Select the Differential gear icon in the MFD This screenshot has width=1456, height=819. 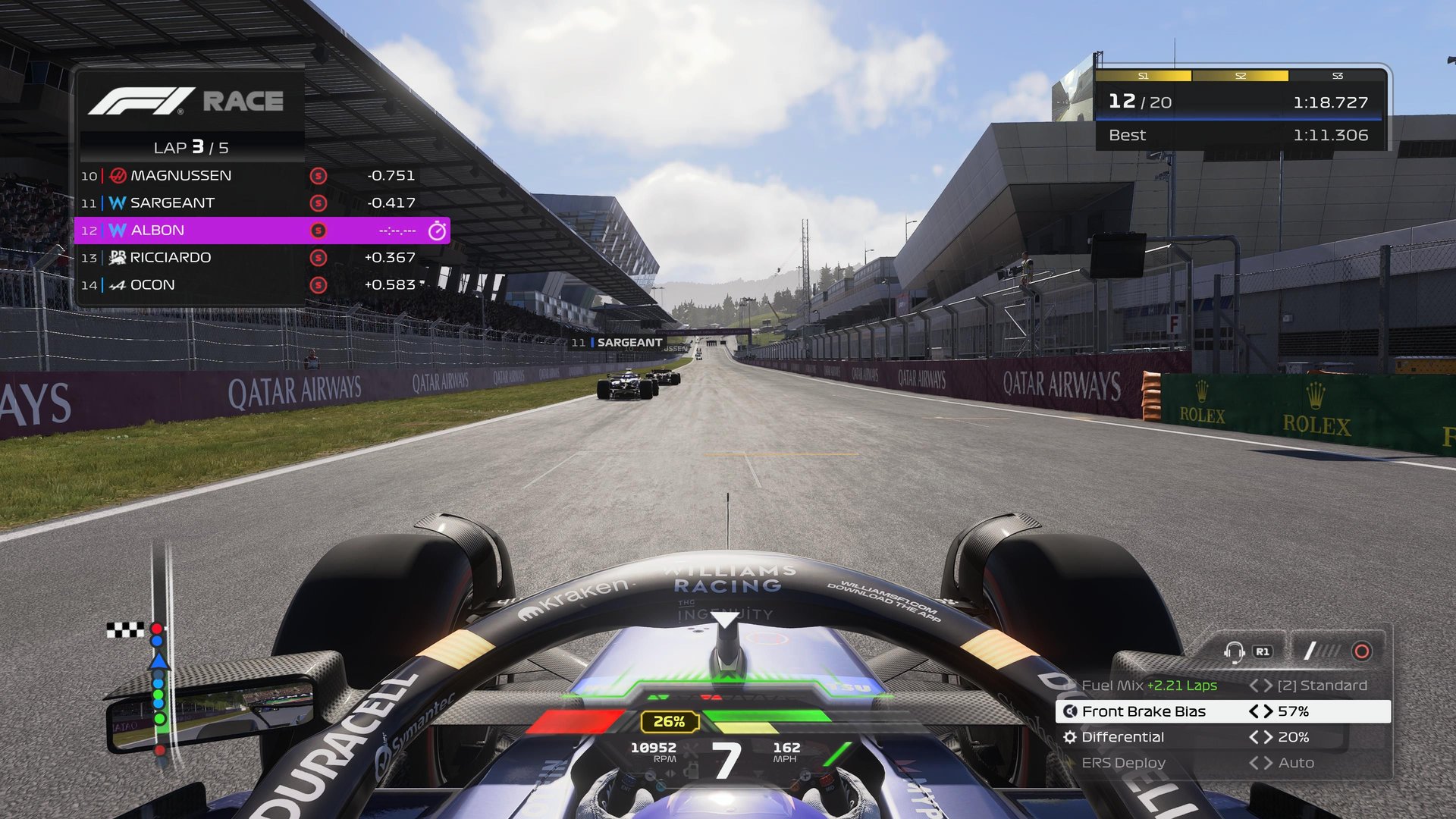1072,736
